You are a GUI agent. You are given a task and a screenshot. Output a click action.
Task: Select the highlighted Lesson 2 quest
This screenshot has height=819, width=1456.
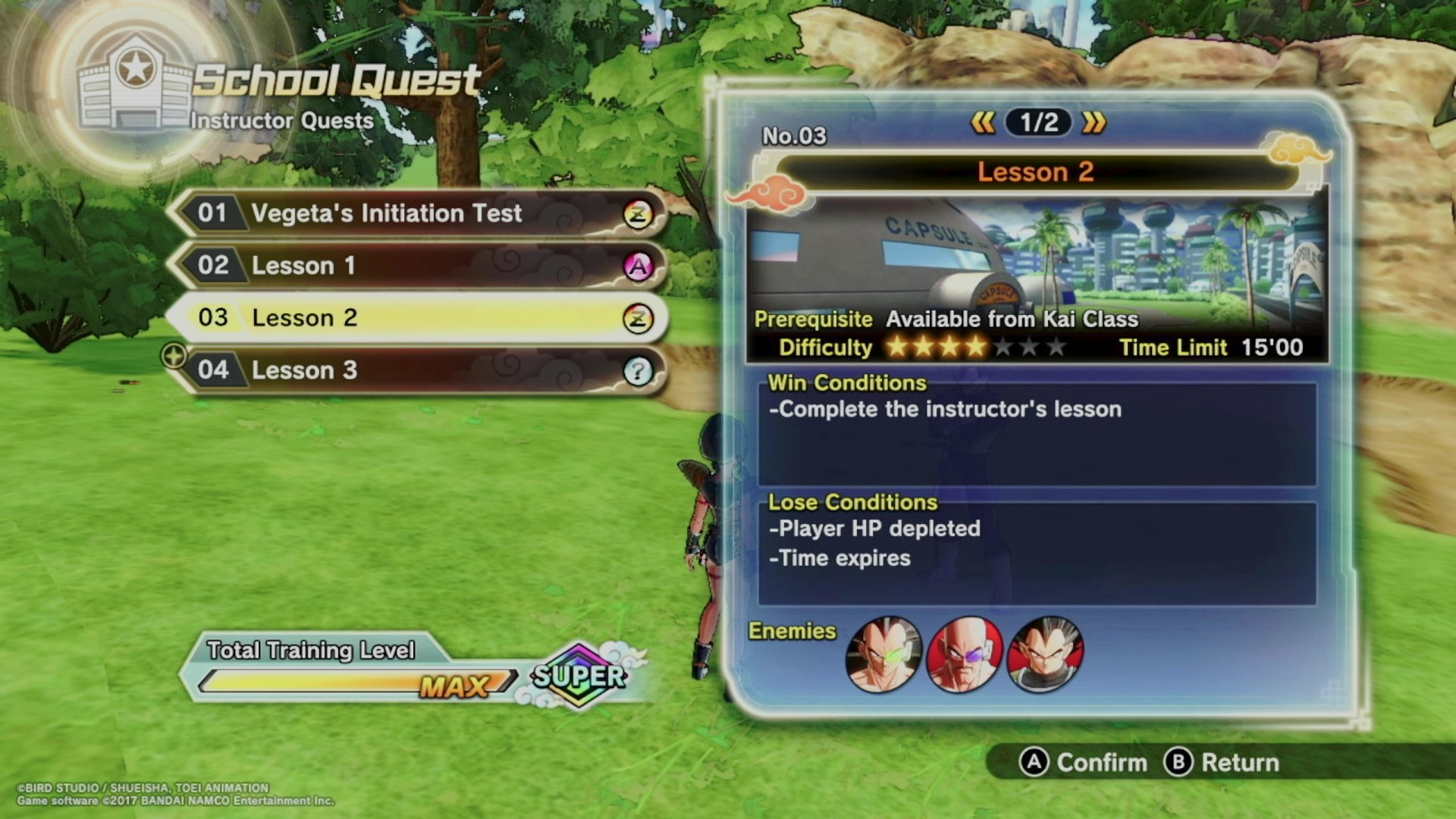pos(417,318)
